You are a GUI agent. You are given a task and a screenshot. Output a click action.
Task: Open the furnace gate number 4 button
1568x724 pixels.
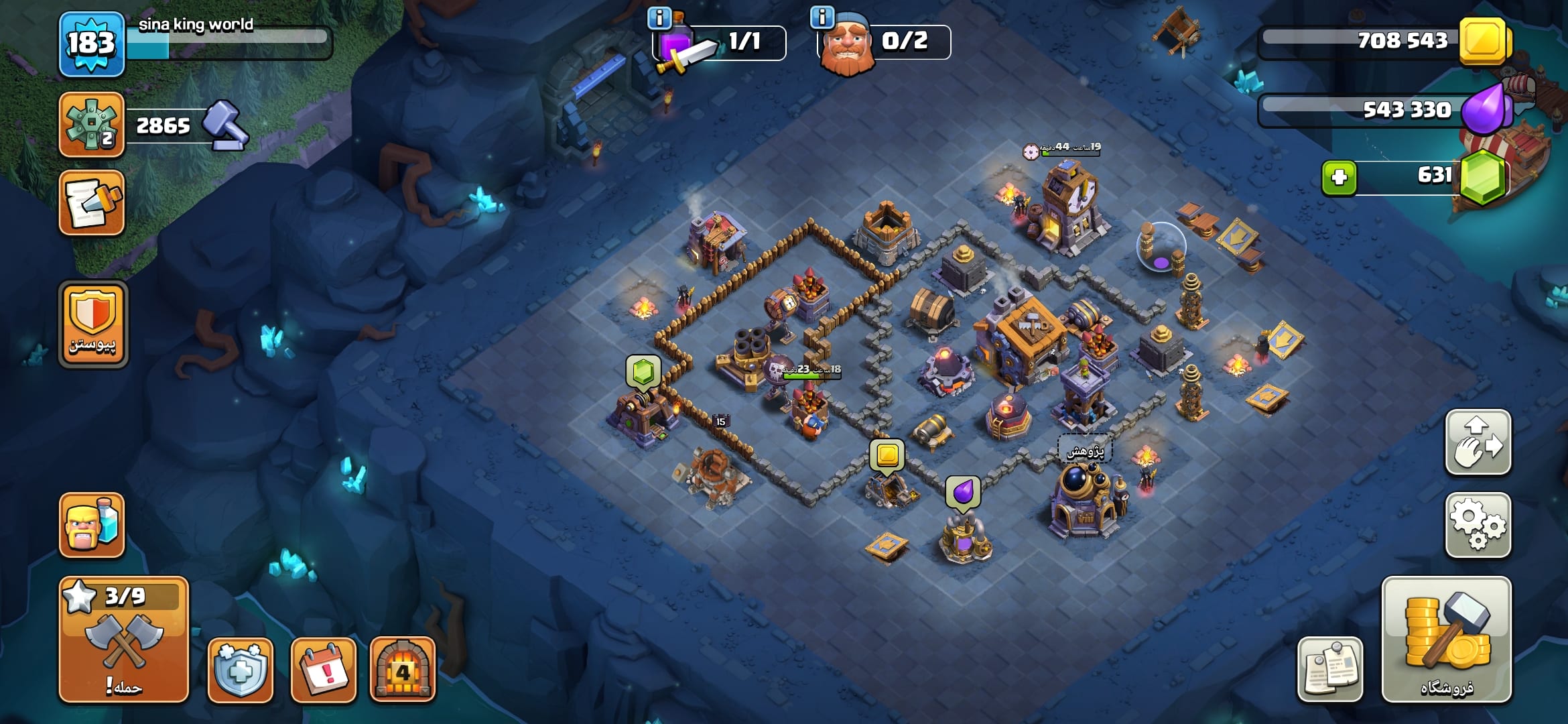coord(402,670)
